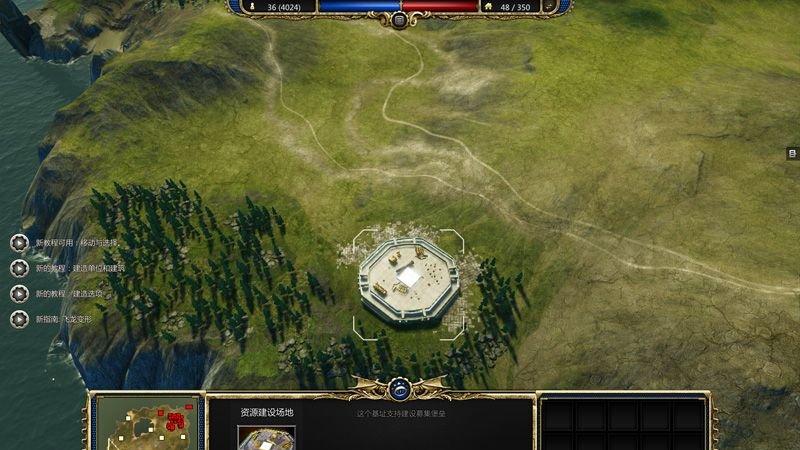Viewport: 800px width, 450px height.
Task: Open the game menu button under the top bar
Action: coord(400,20)
